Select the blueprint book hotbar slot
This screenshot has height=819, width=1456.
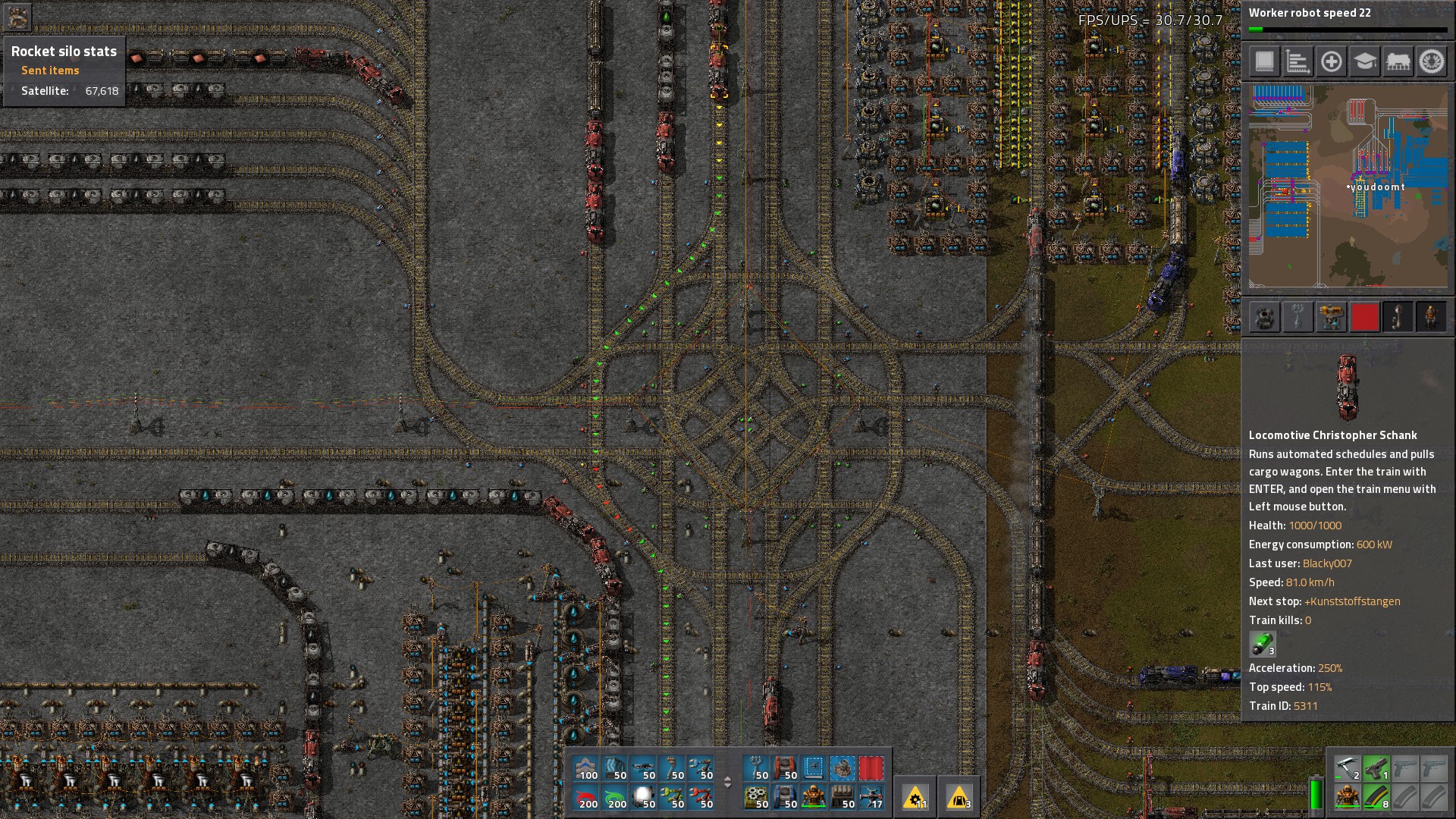[814, 768]
